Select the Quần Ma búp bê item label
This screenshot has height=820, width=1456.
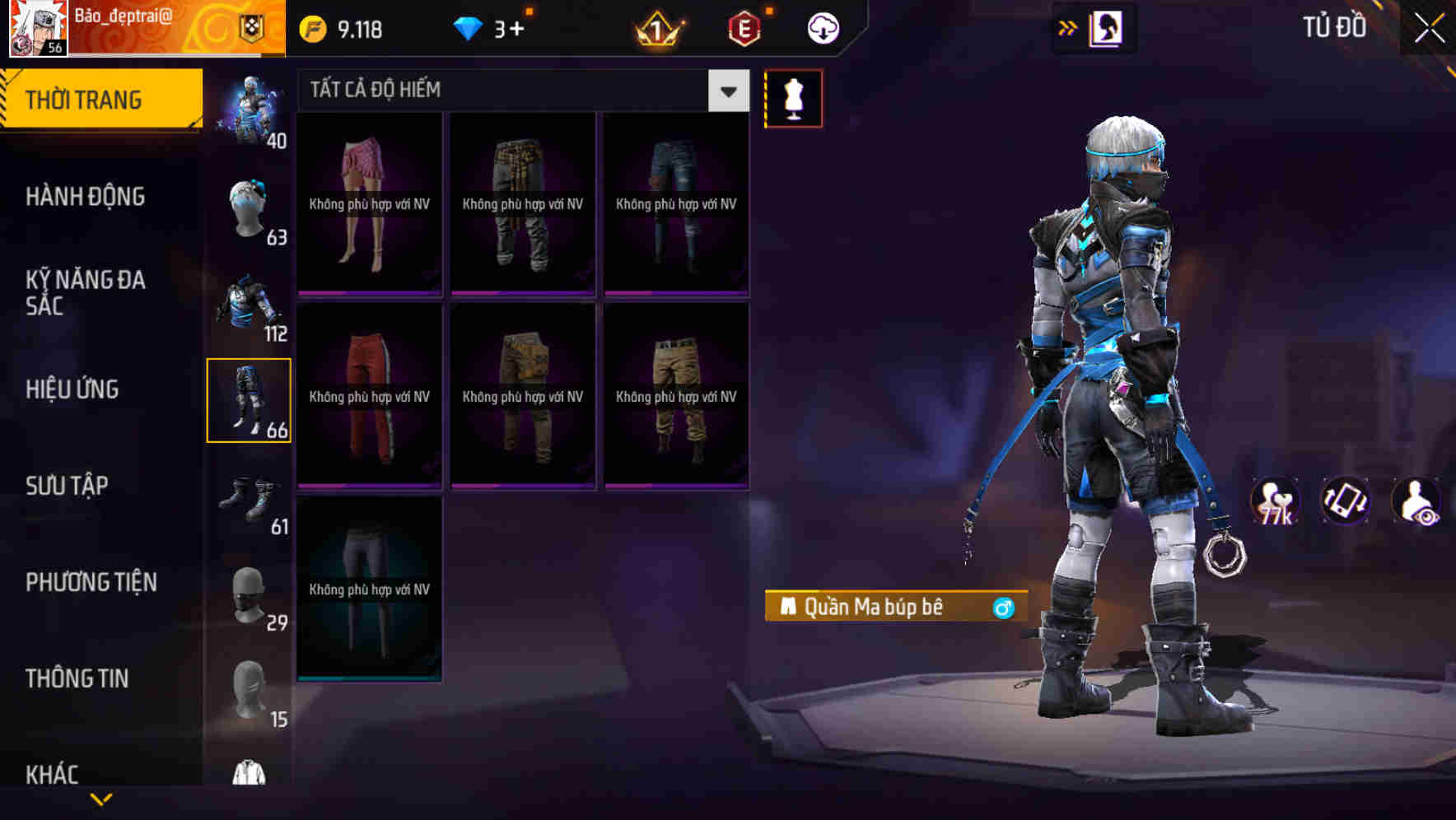point(877,607)
